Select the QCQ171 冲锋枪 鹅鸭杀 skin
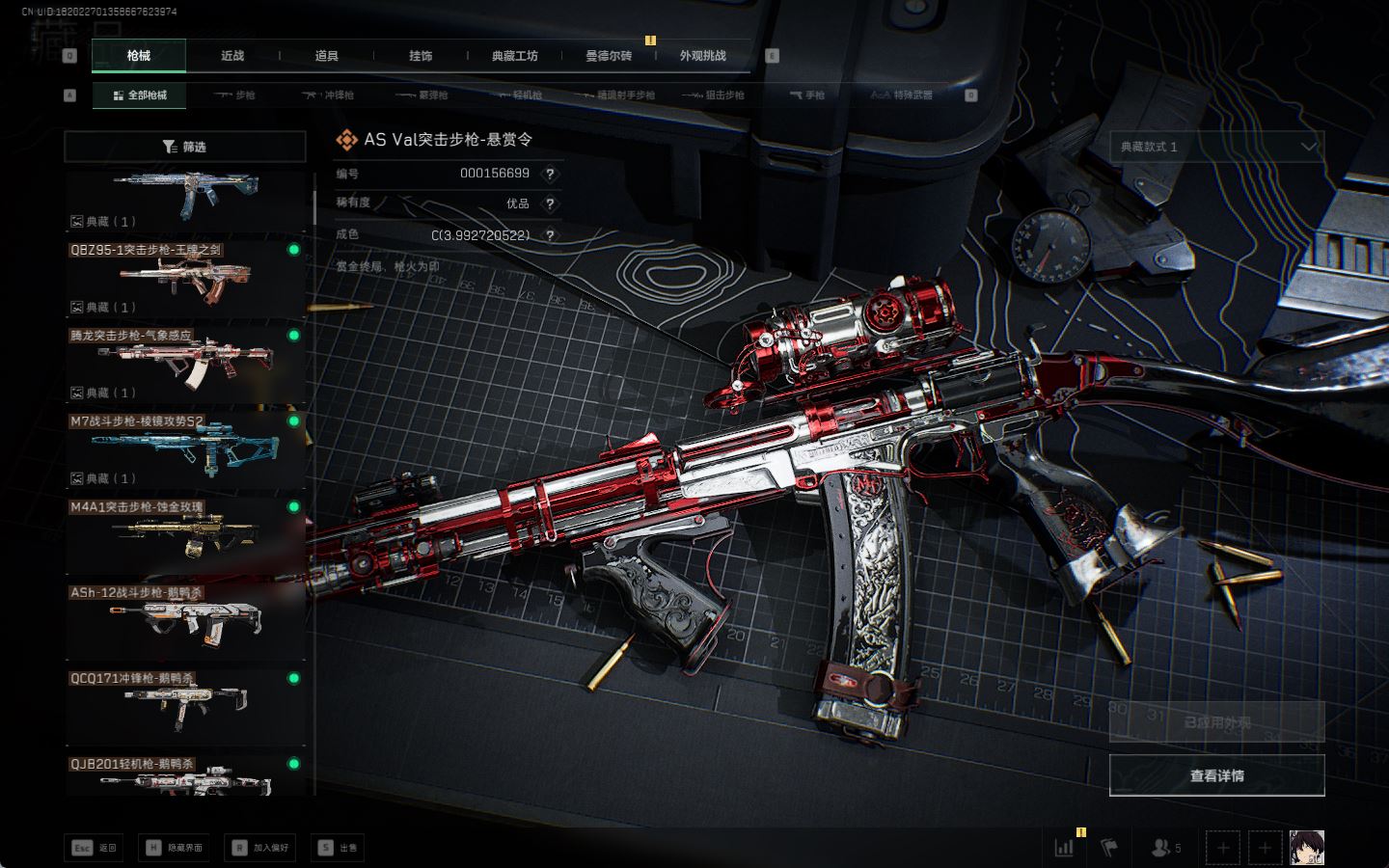1389x868 pixels. click(x=185, y=707)
